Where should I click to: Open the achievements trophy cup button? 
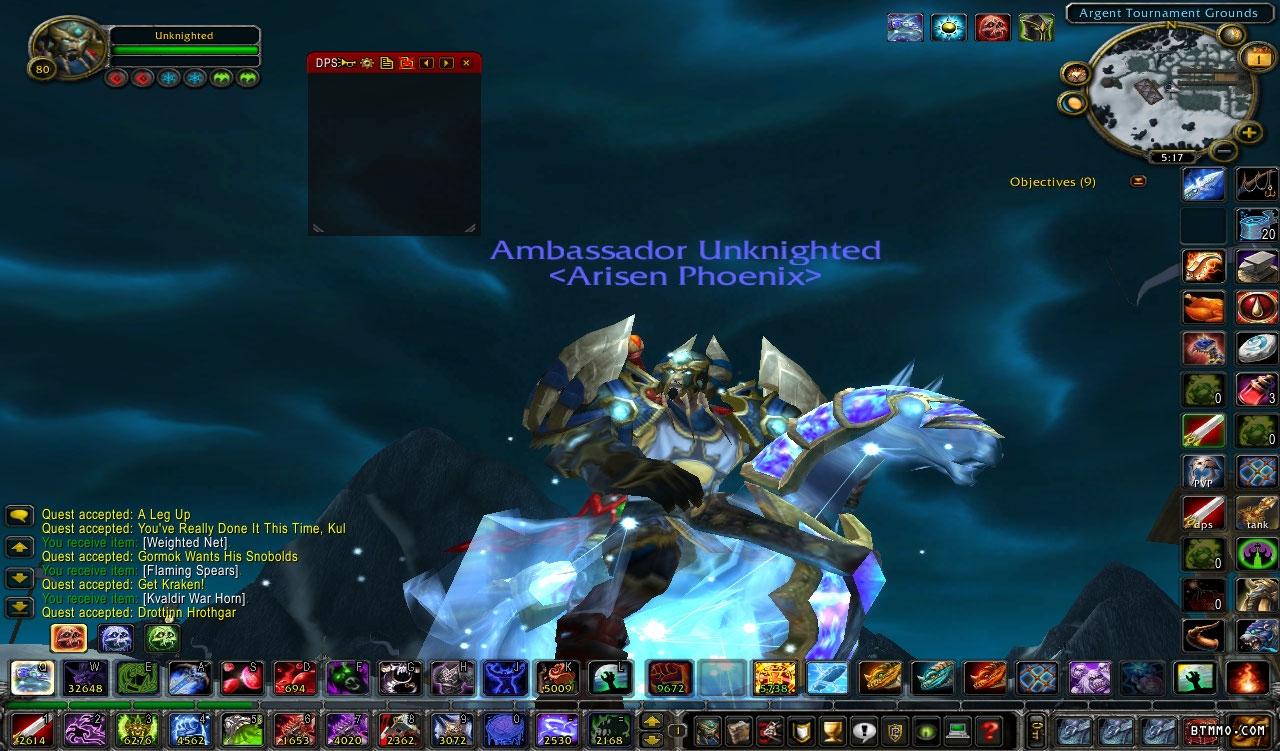(828, 729)
